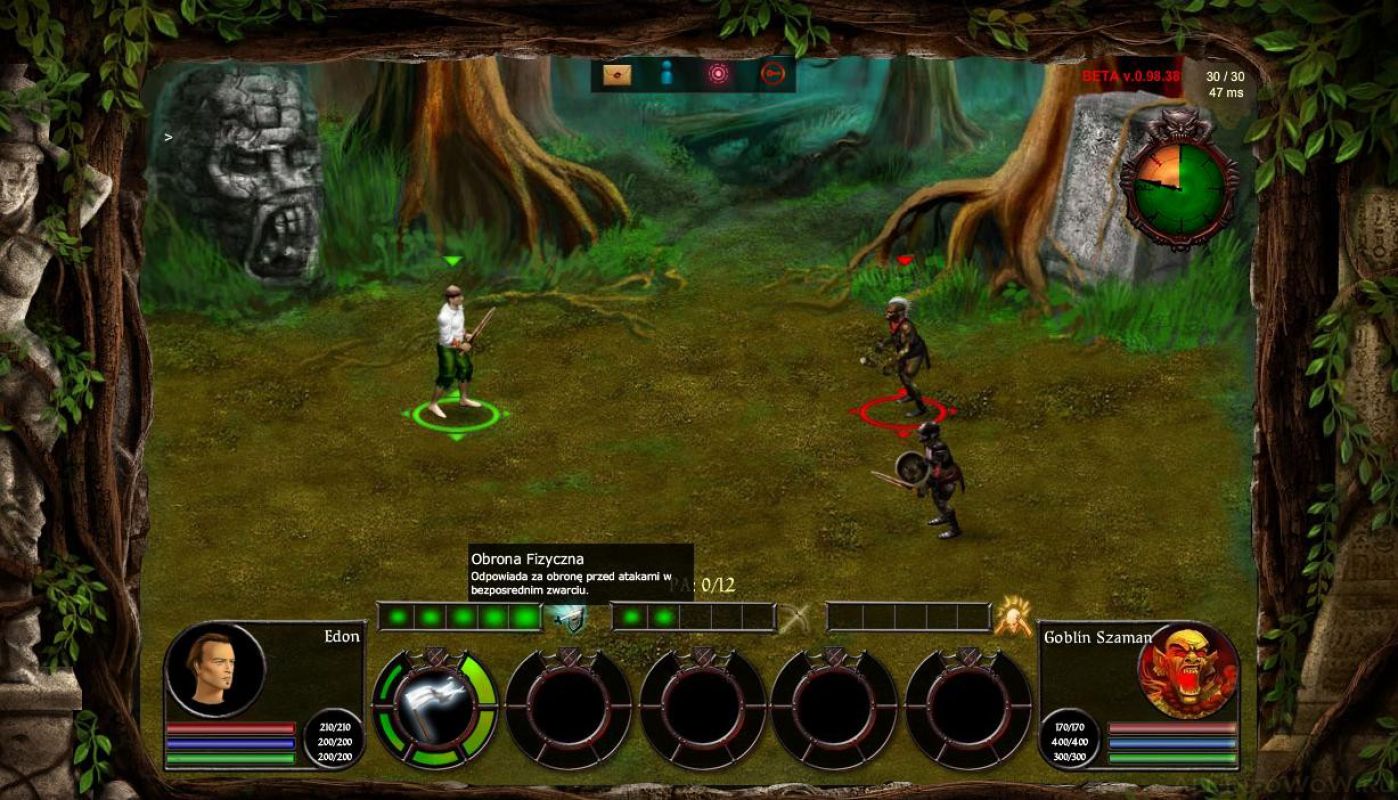Click the crossed bow ranged defense icon
Screen dimensions: 1398x800
tap(796, 618)
